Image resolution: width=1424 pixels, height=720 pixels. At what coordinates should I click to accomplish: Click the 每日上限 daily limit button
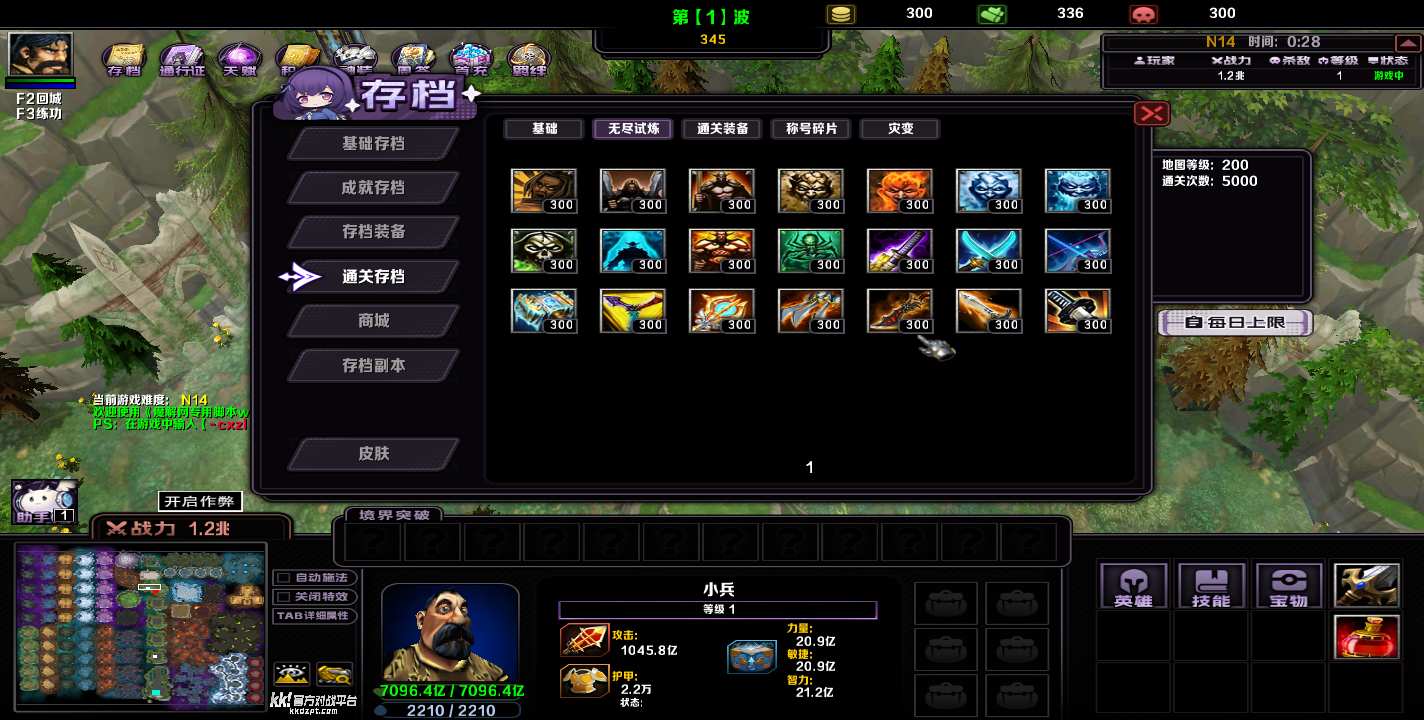point(1235,322)
